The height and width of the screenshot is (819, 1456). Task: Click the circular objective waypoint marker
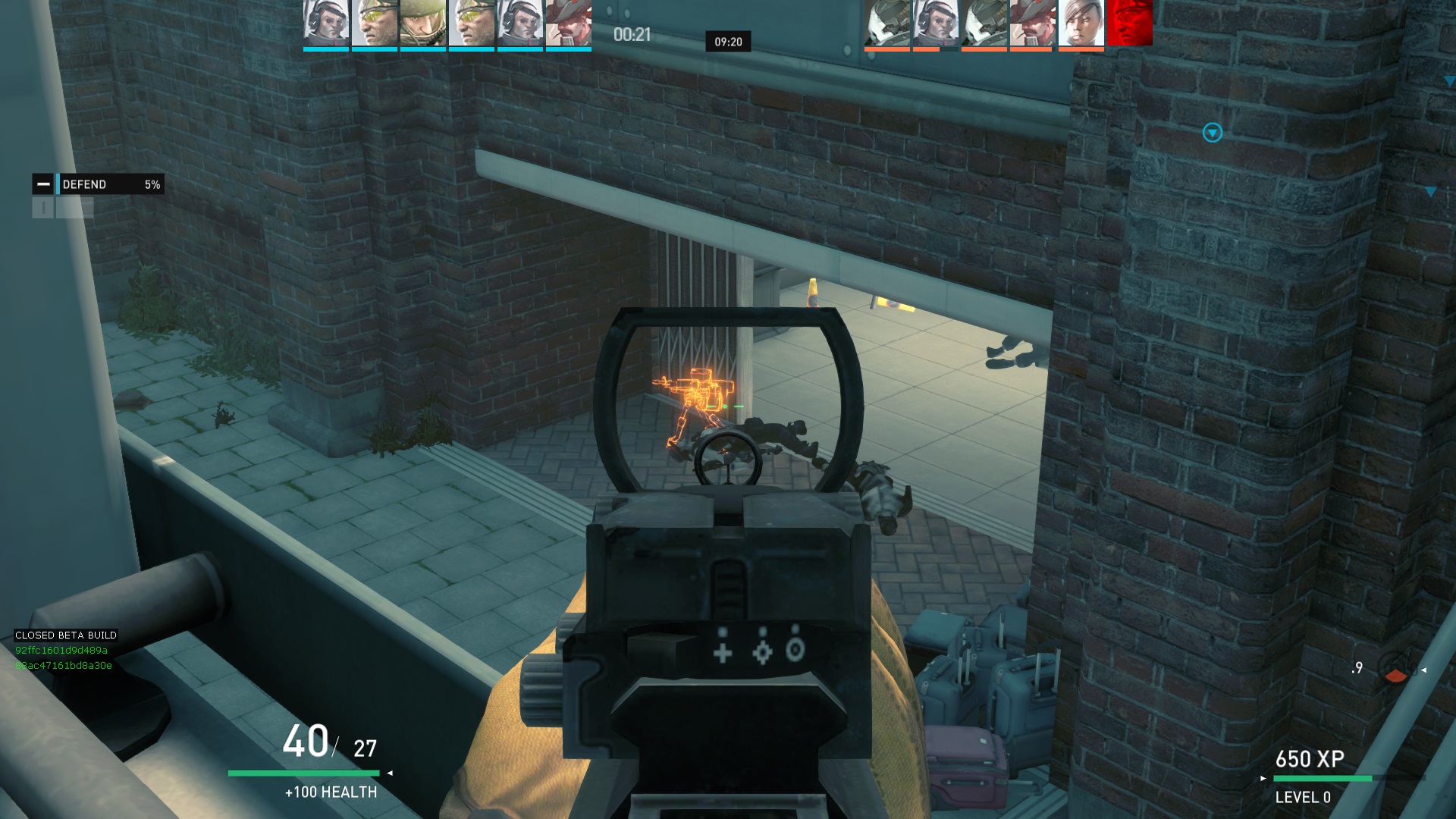point(1212,133)
